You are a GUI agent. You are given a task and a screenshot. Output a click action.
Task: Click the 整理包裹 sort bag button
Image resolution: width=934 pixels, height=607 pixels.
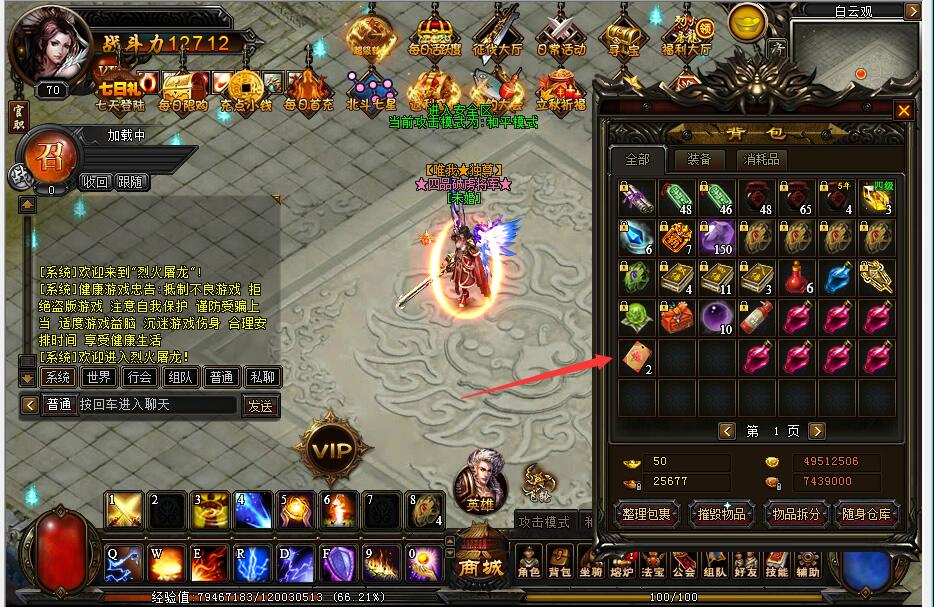tap(646, 514)
